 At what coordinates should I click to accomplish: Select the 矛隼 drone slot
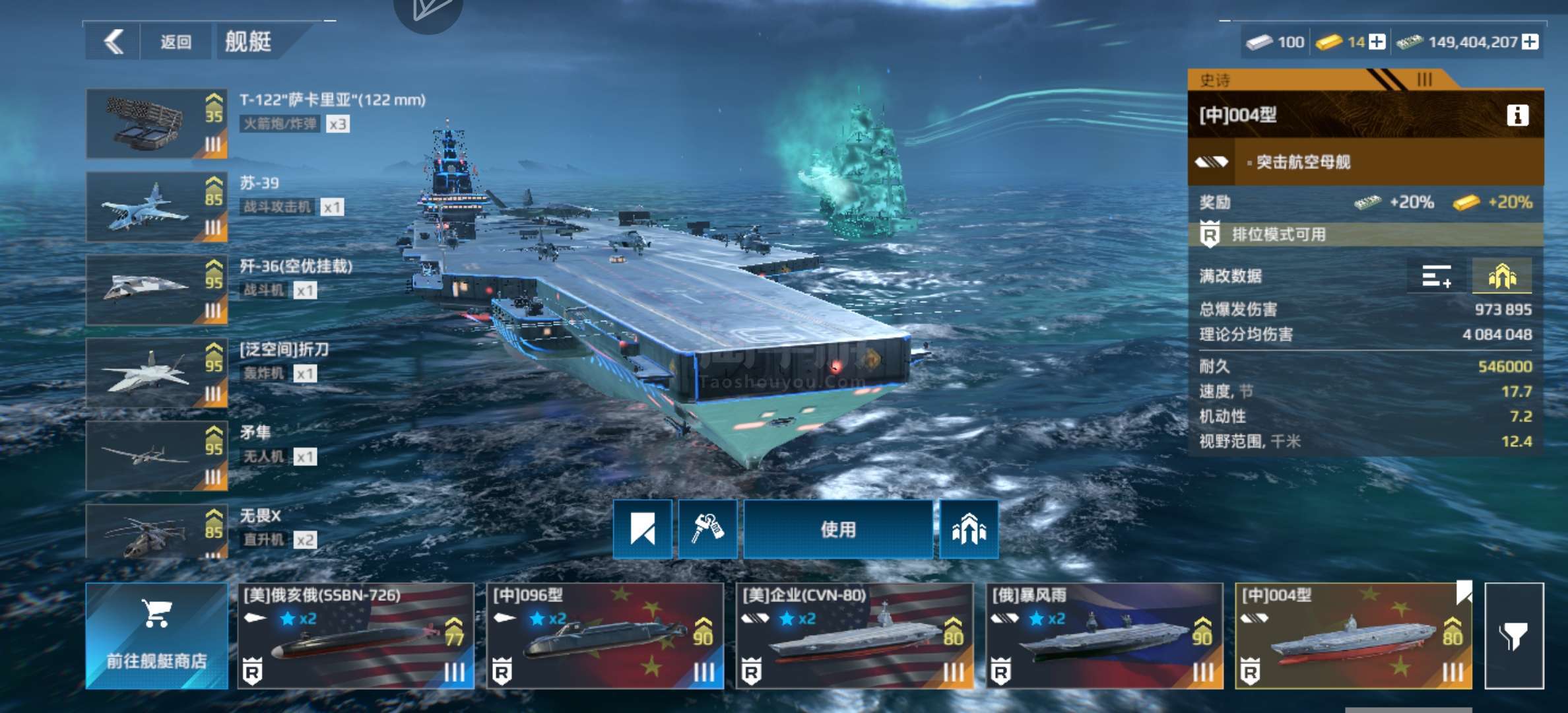coord(157,457)
